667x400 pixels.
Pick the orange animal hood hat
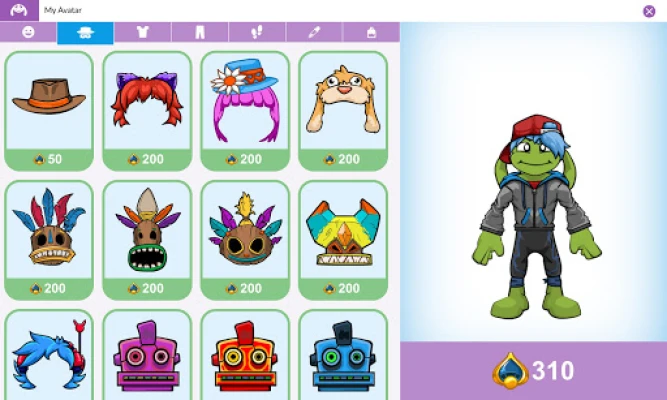343,110
